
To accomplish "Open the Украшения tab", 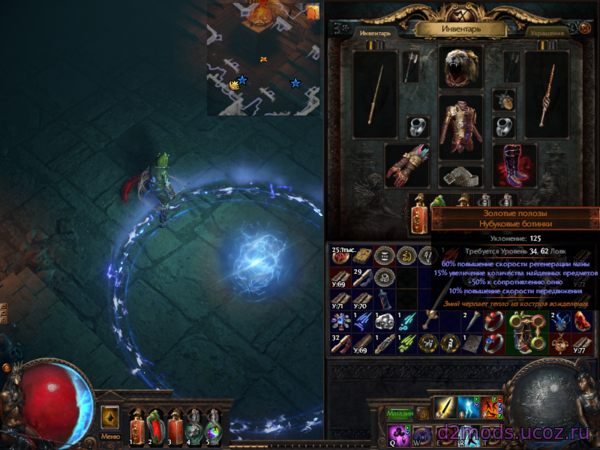I will (x=547, y=31).
